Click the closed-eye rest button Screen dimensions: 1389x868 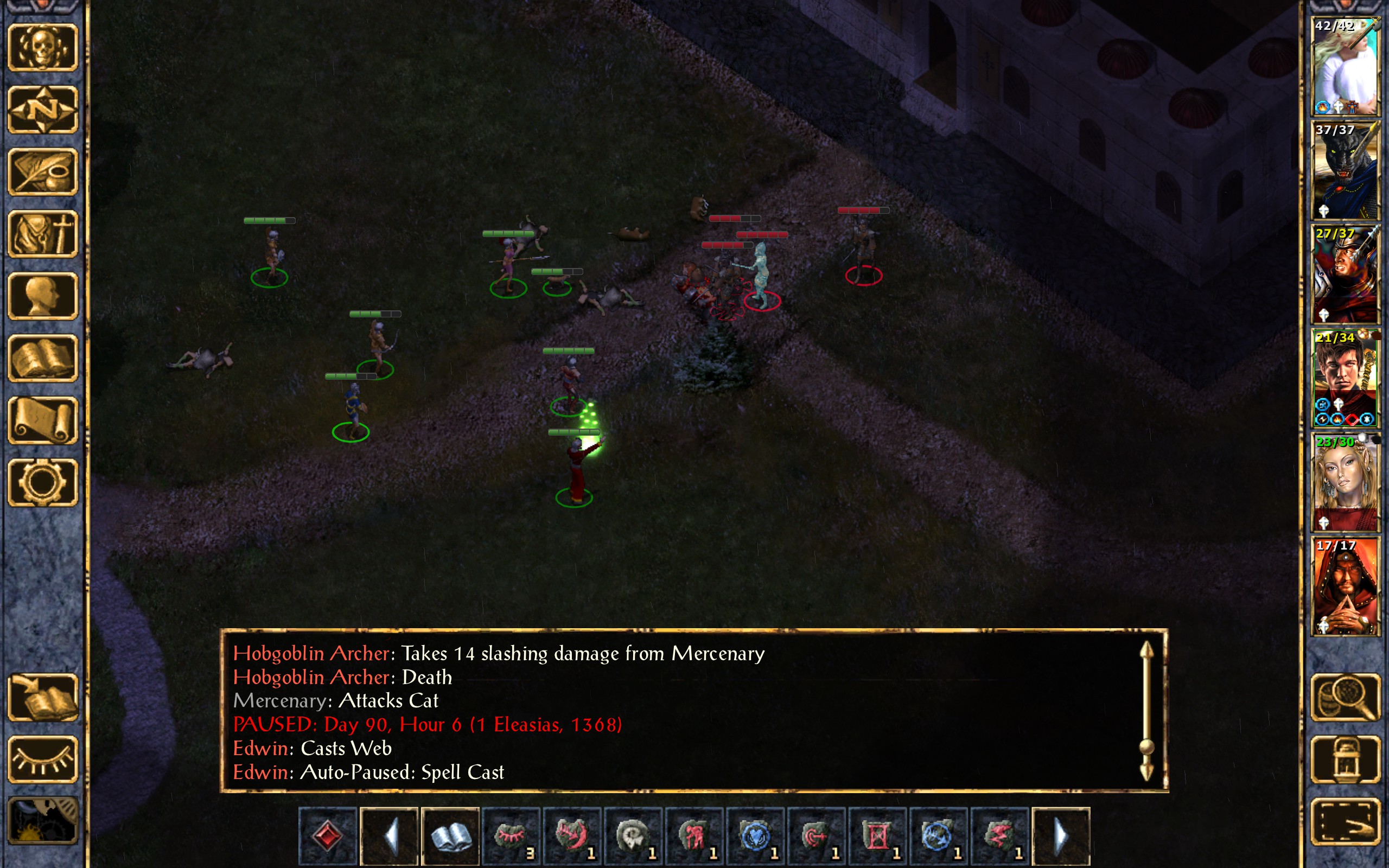click(x=42, y=759)
